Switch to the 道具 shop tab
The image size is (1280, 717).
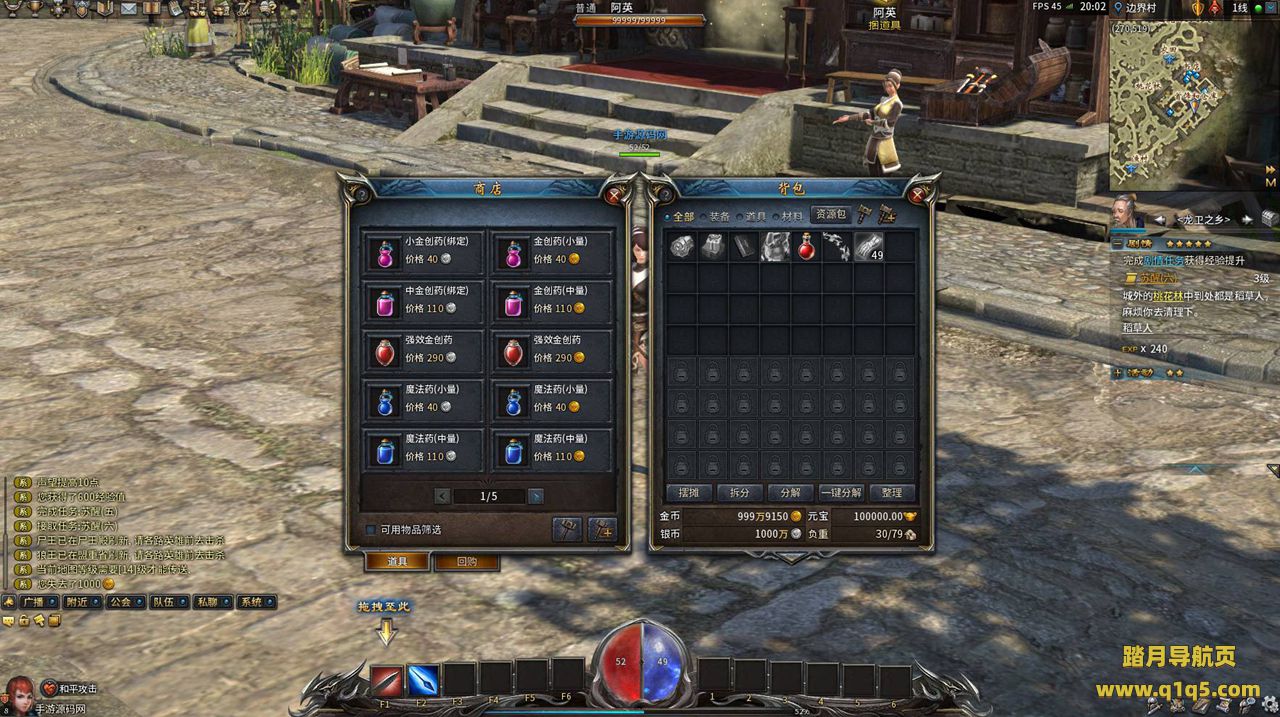click(x=397, y=562)
